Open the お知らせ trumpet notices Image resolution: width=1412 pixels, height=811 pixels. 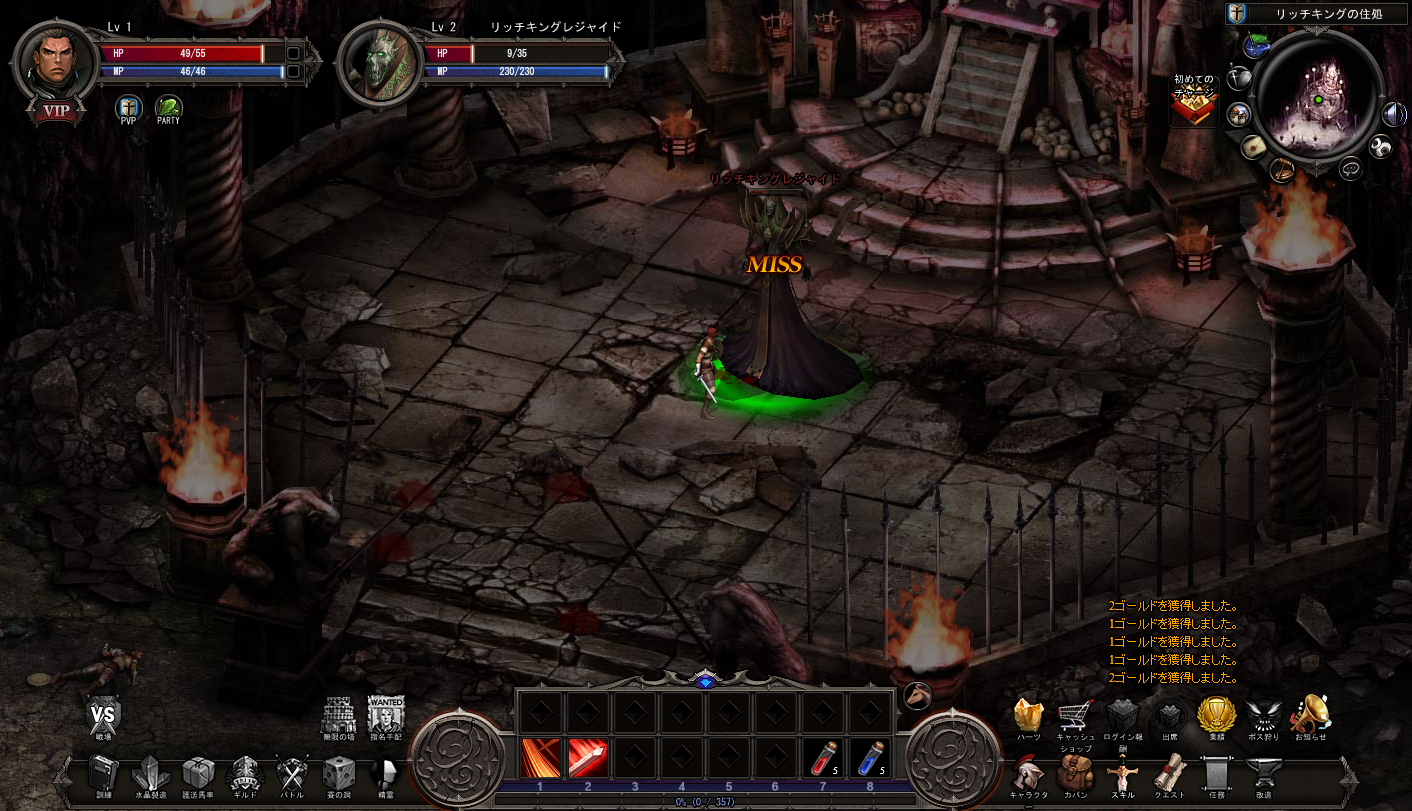(1310, 714)
